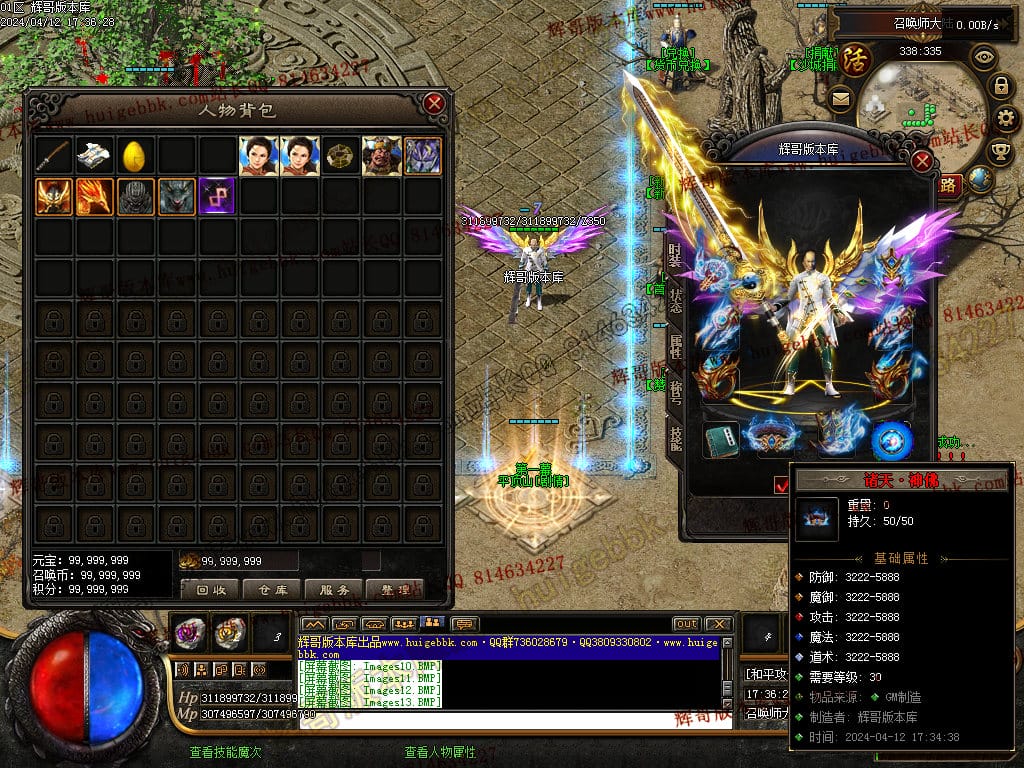Click the 回收 recycle button
The width and height of the screenshot is (1024, 768).
pos(210,590)
